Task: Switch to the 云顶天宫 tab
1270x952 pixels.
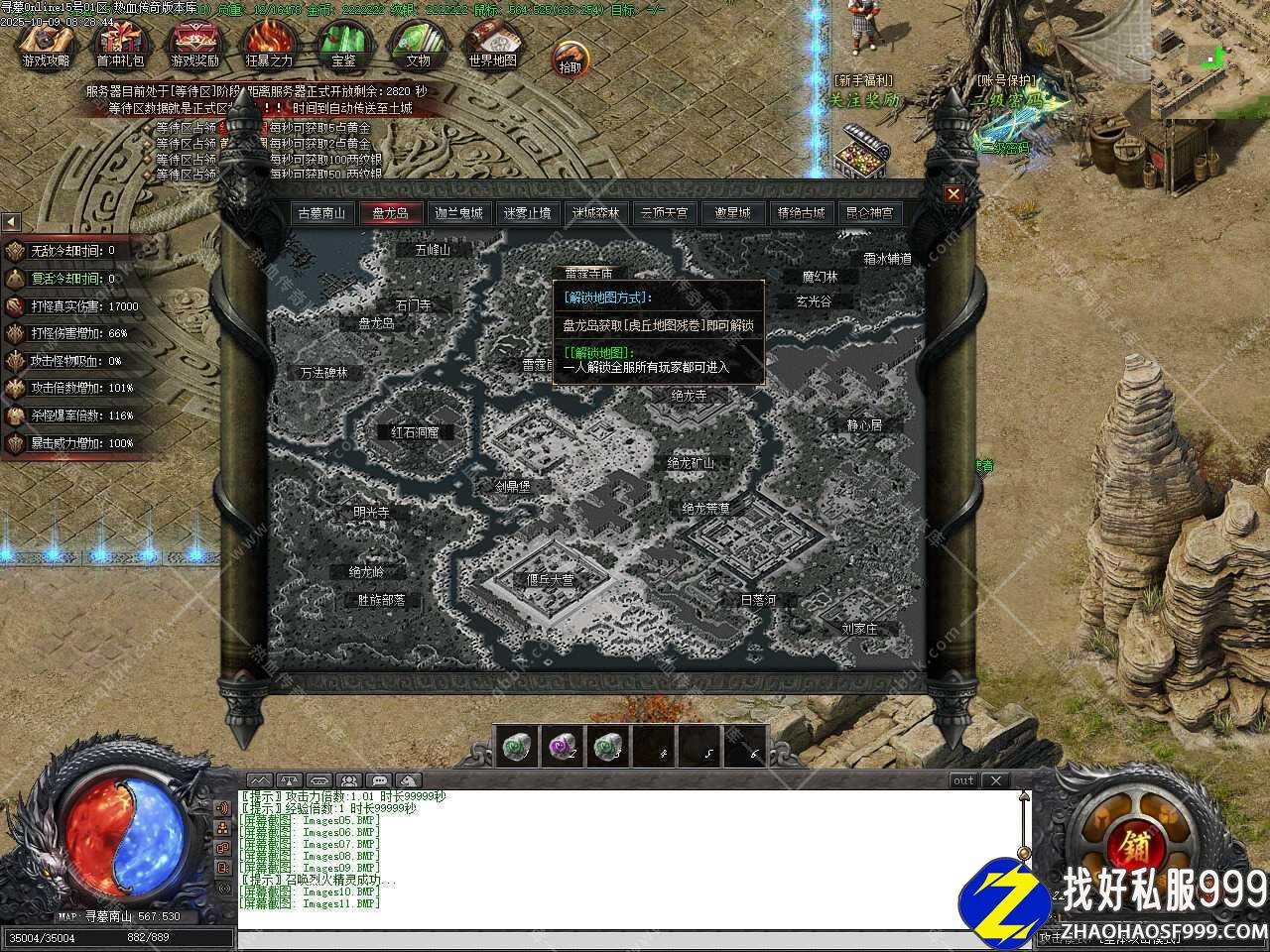Action: (x=664, y=213)
